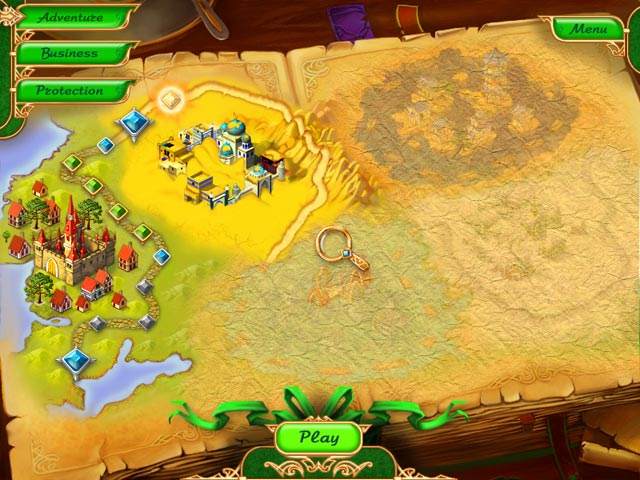Screen dimensions: 640x480
Task: Select the Protection tab
Action: (69, 90)
